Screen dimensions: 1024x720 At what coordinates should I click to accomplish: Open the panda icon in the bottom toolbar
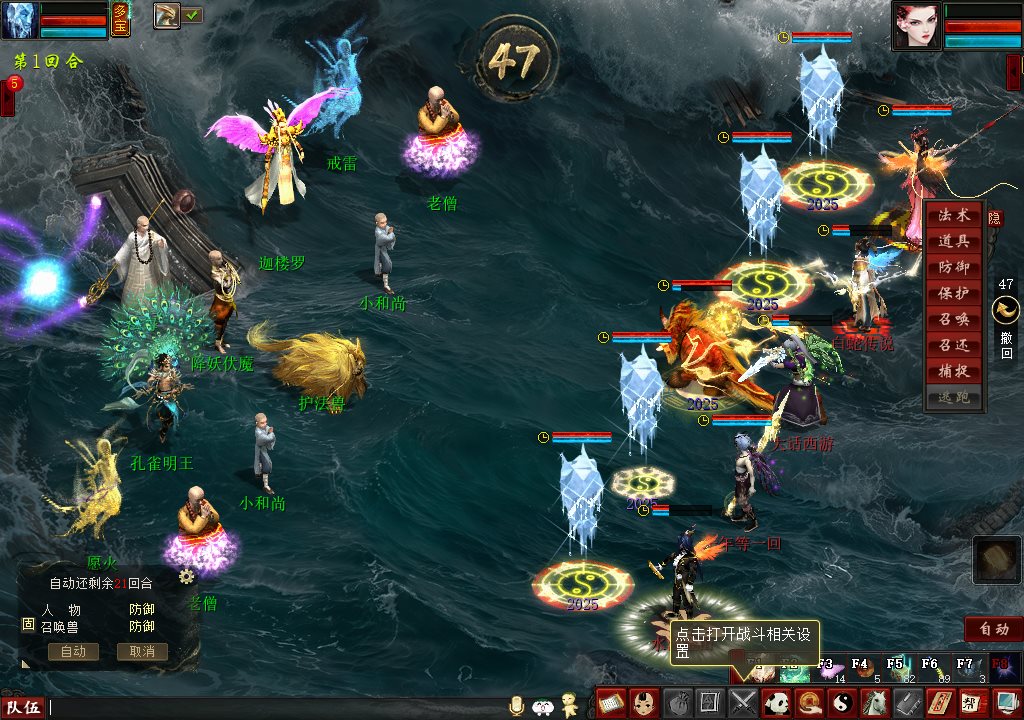pyautogui.click(x=776, y=703)
